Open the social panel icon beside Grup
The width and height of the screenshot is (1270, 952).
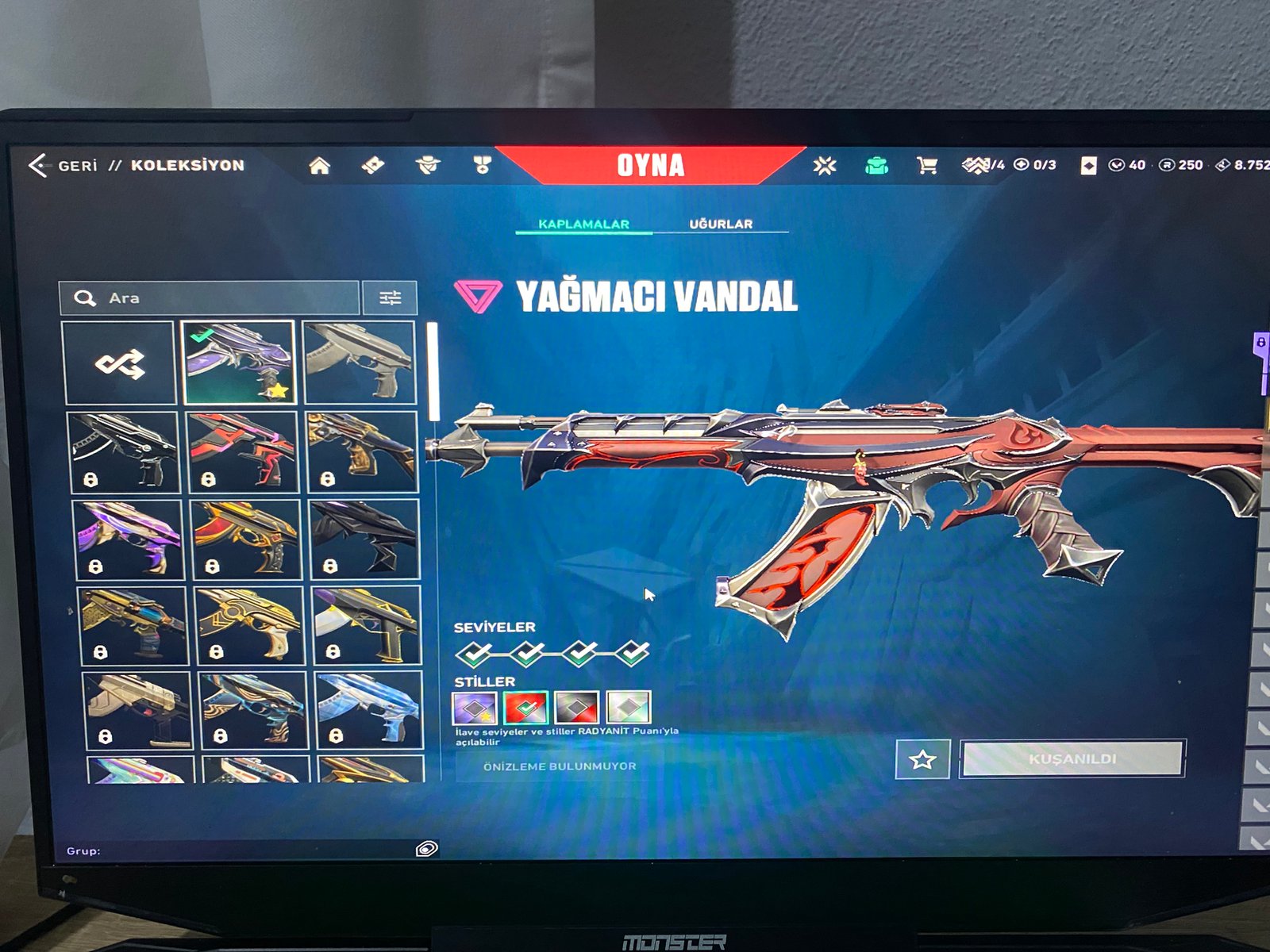426,850
